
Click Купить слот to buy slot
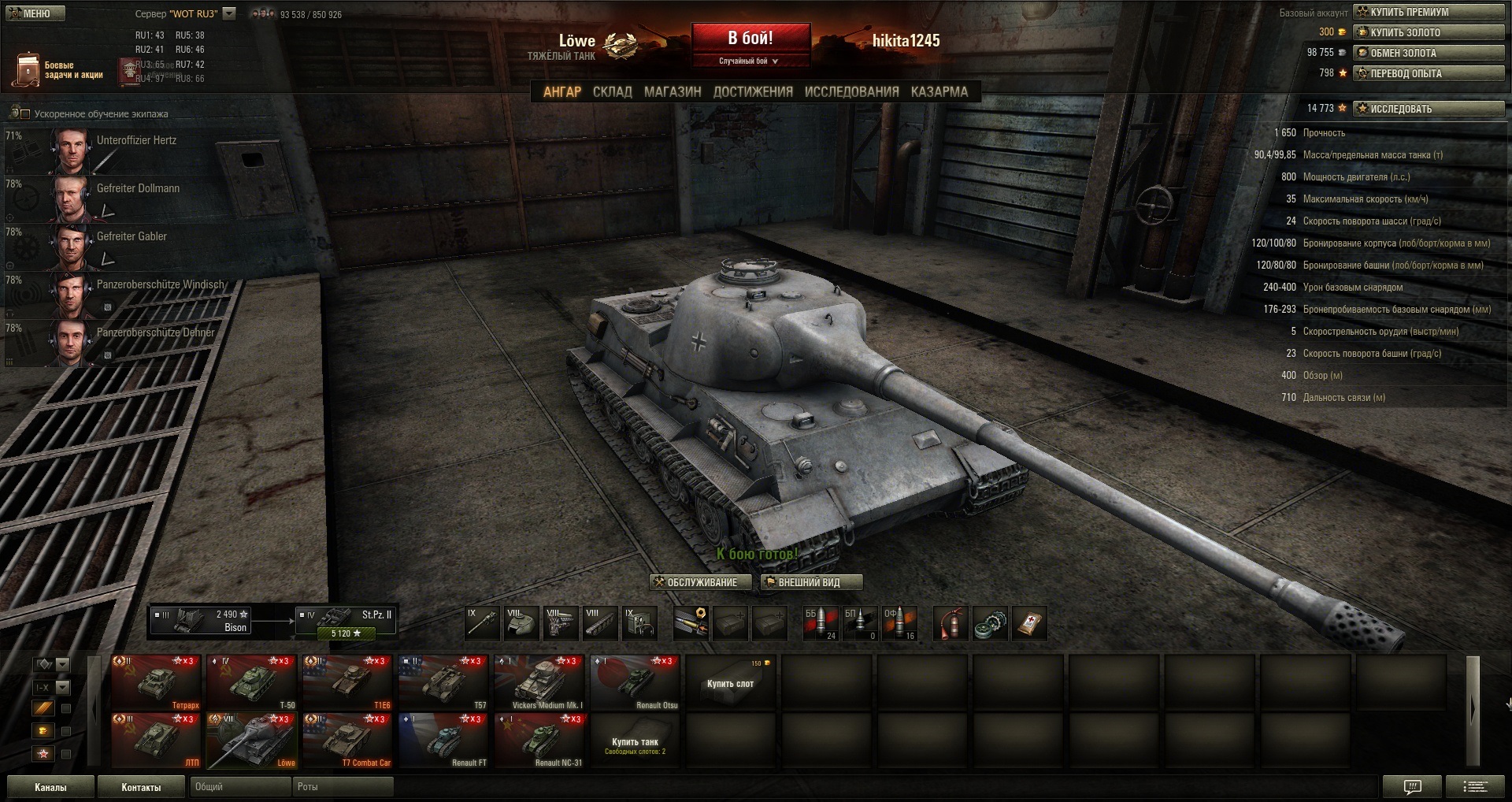[730, 683]
